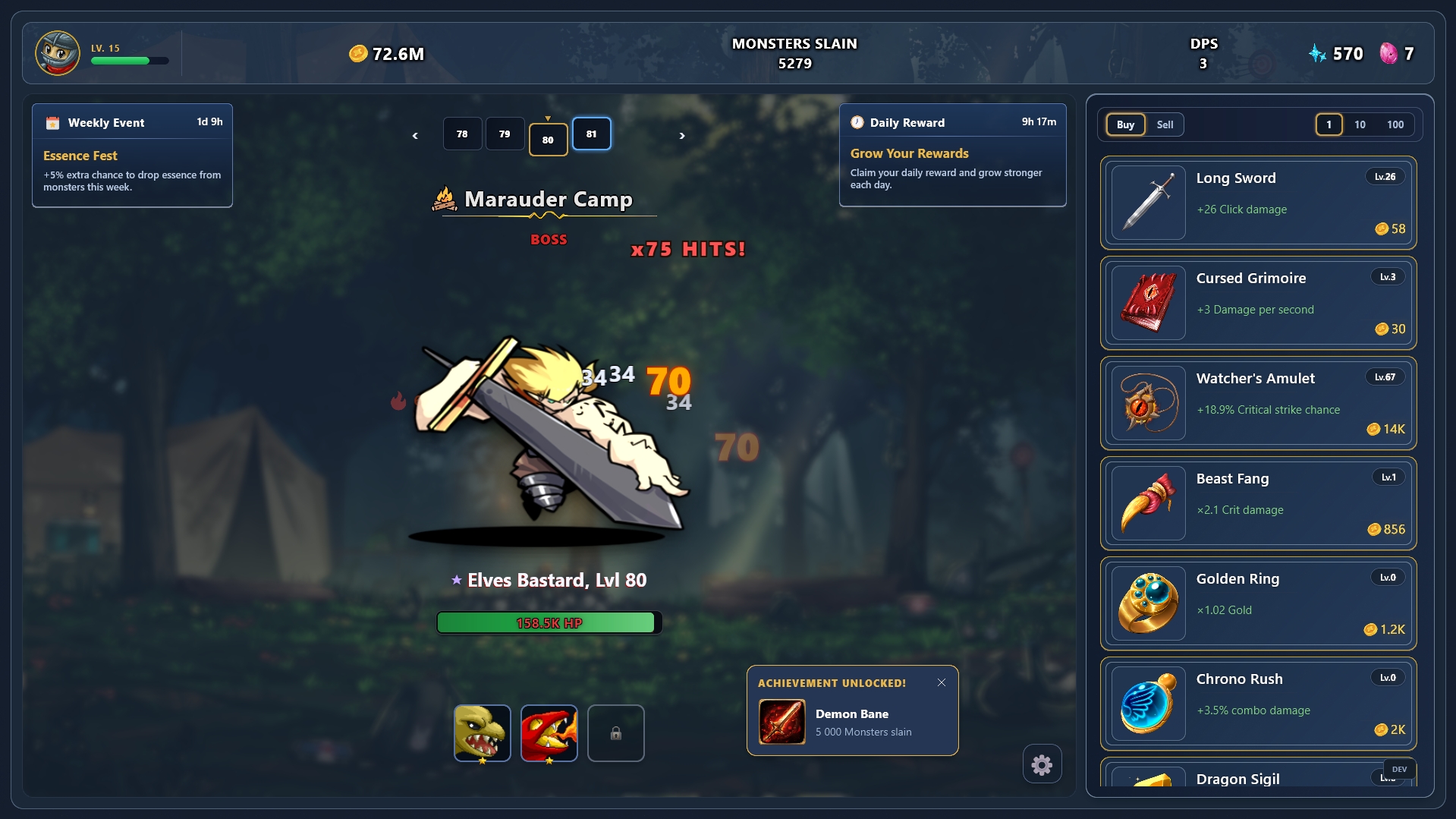Upgrade the Watcher's Amulet

click(1258, 403)
